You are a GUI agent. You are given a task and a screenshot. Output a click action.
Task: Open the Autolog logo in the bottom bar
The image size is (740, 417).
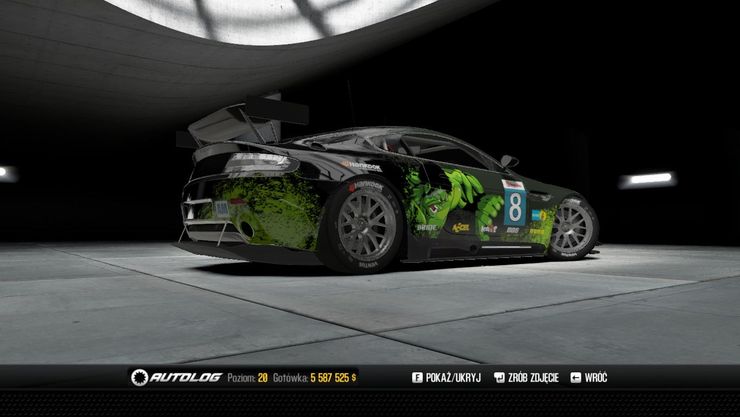point(176,378)
